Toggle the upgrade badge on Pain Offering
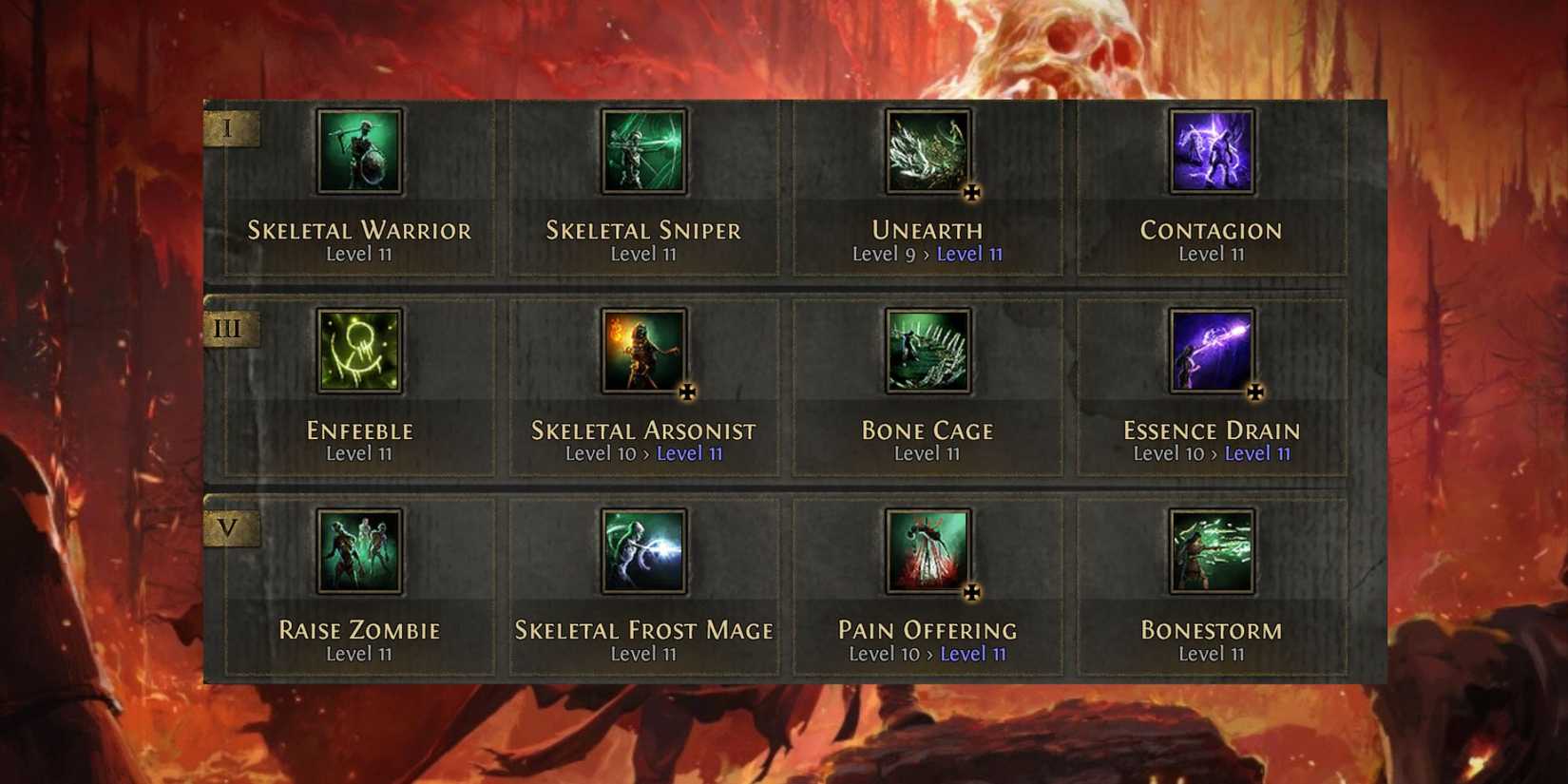Image resolution: width=1568 pixels, height=784 pixels. tap(970, 594)
